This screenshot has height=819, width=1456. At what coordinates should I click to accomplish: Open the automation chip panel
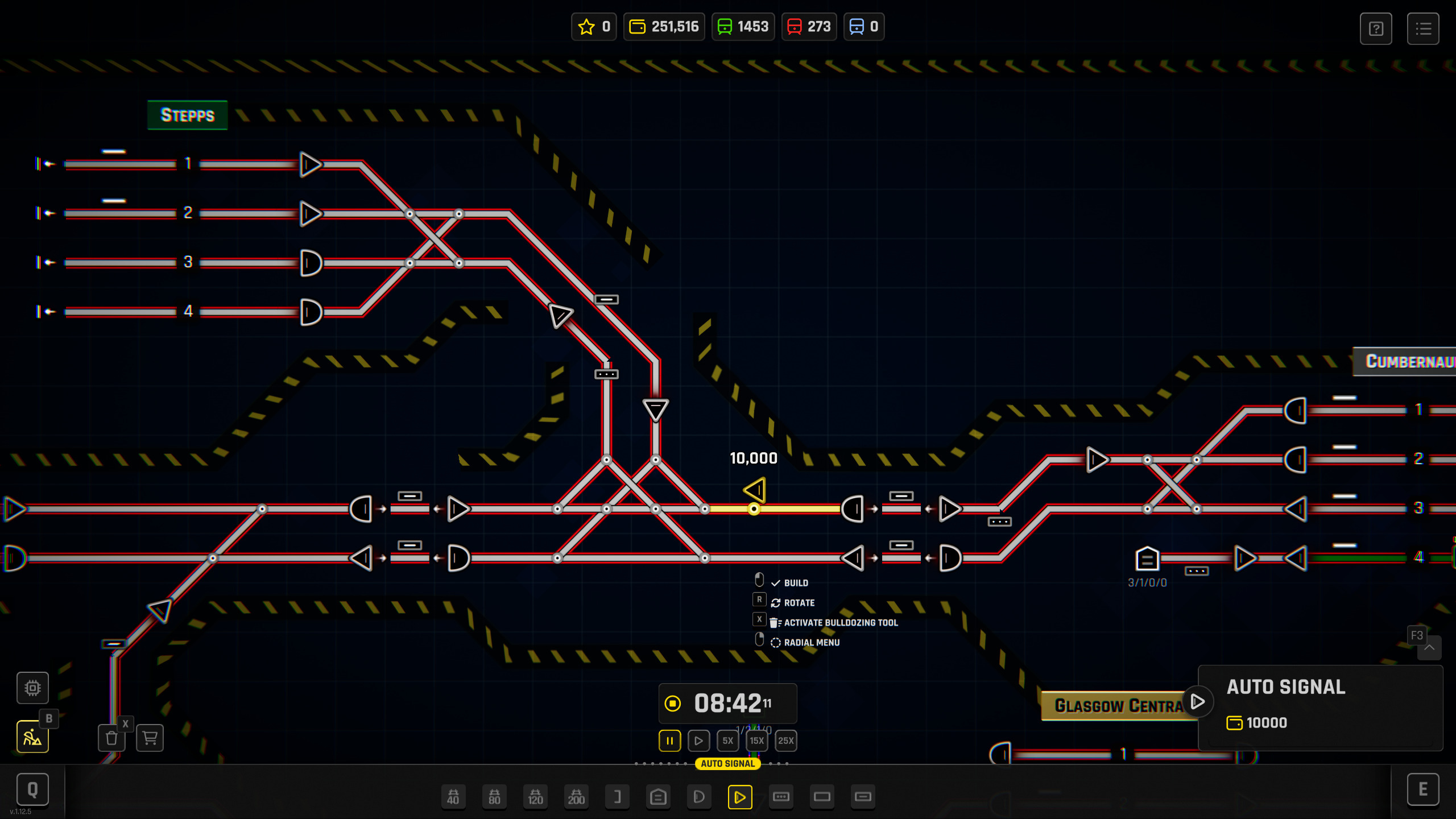pos(32,688)
